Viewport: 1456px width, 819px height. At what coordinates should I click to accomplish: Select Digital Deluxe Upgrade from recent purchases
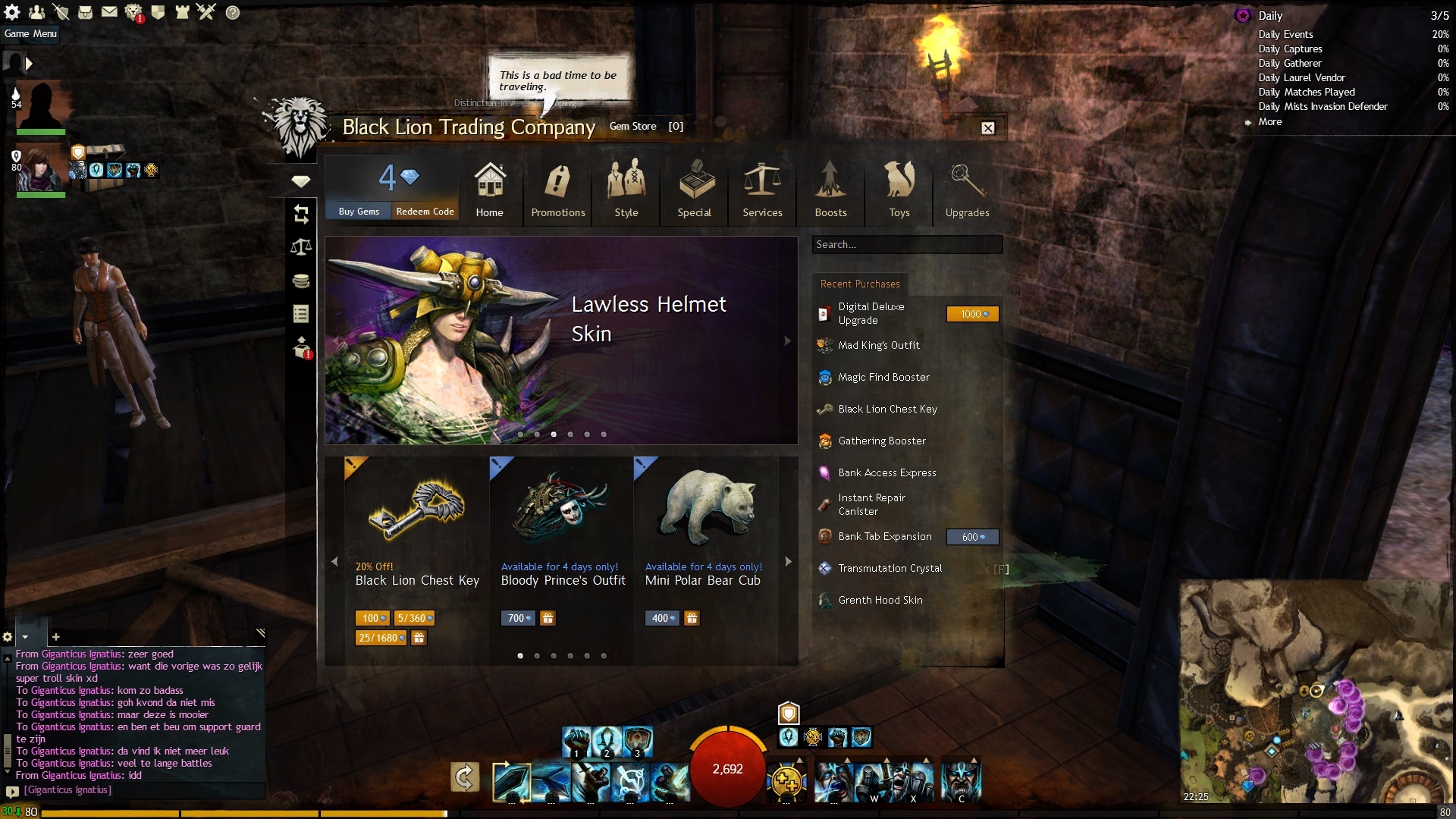pos(871,313)
